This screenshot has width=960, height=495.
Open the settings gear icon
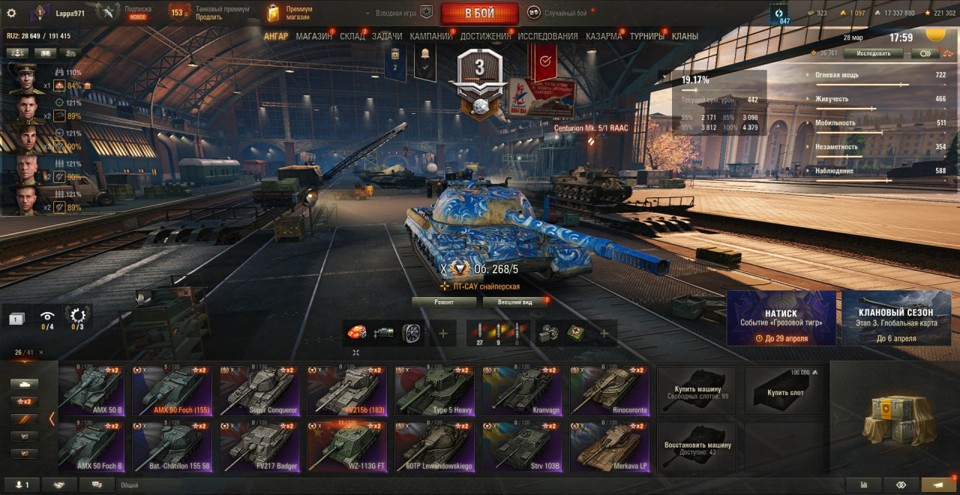(x=12, y=13)
